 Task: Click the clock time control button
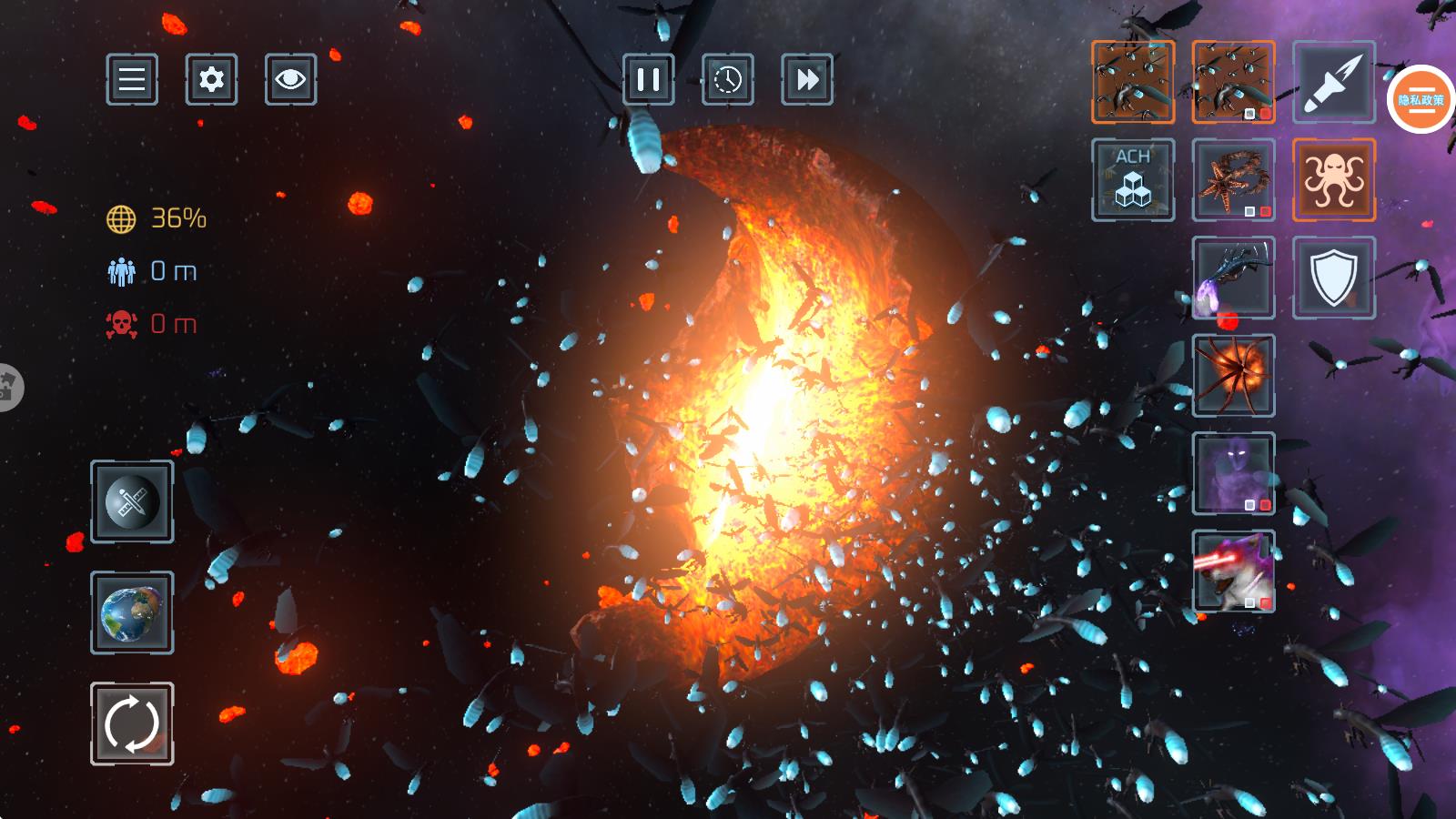(x=728, y=79)
